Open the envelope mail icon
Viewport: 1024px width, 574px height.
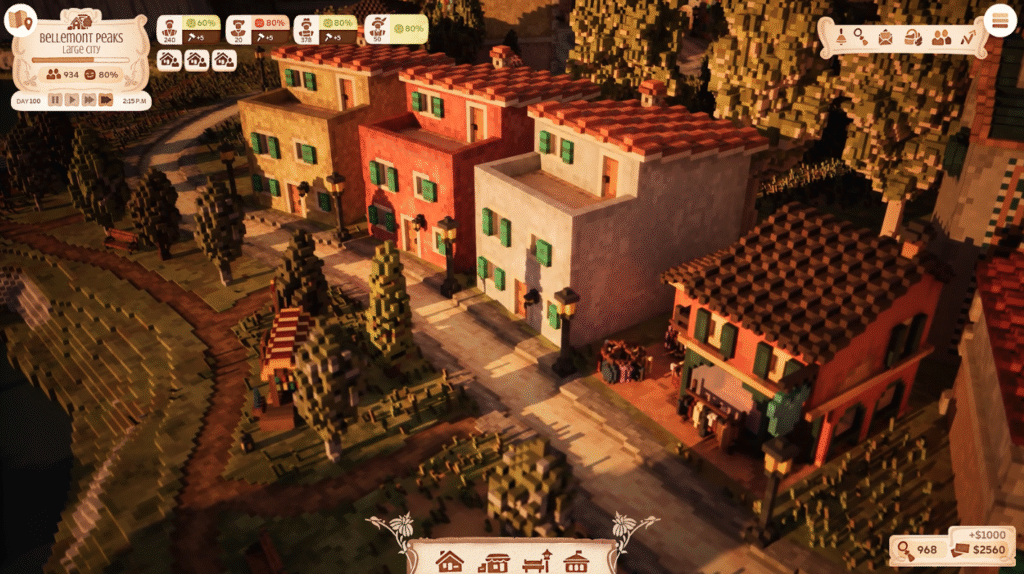(886, 38)
